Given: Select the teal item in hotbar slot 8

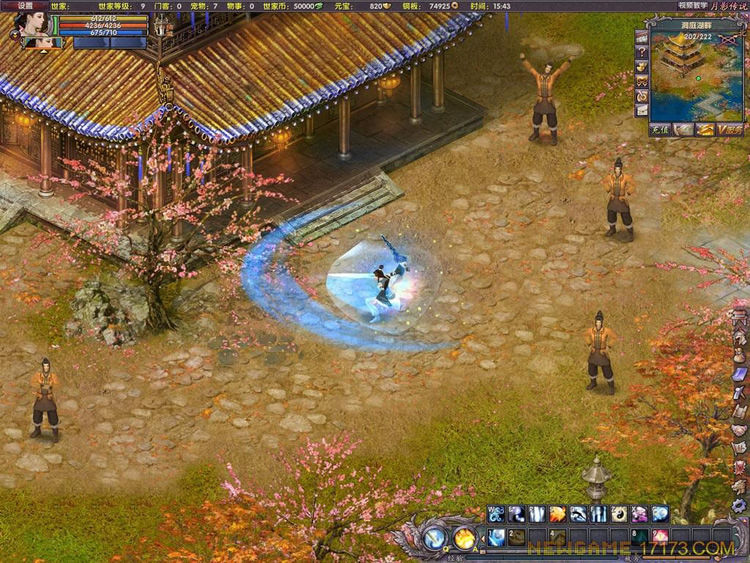Looking at the screenshot, I should pyautogui.click(x=639, y=537).
